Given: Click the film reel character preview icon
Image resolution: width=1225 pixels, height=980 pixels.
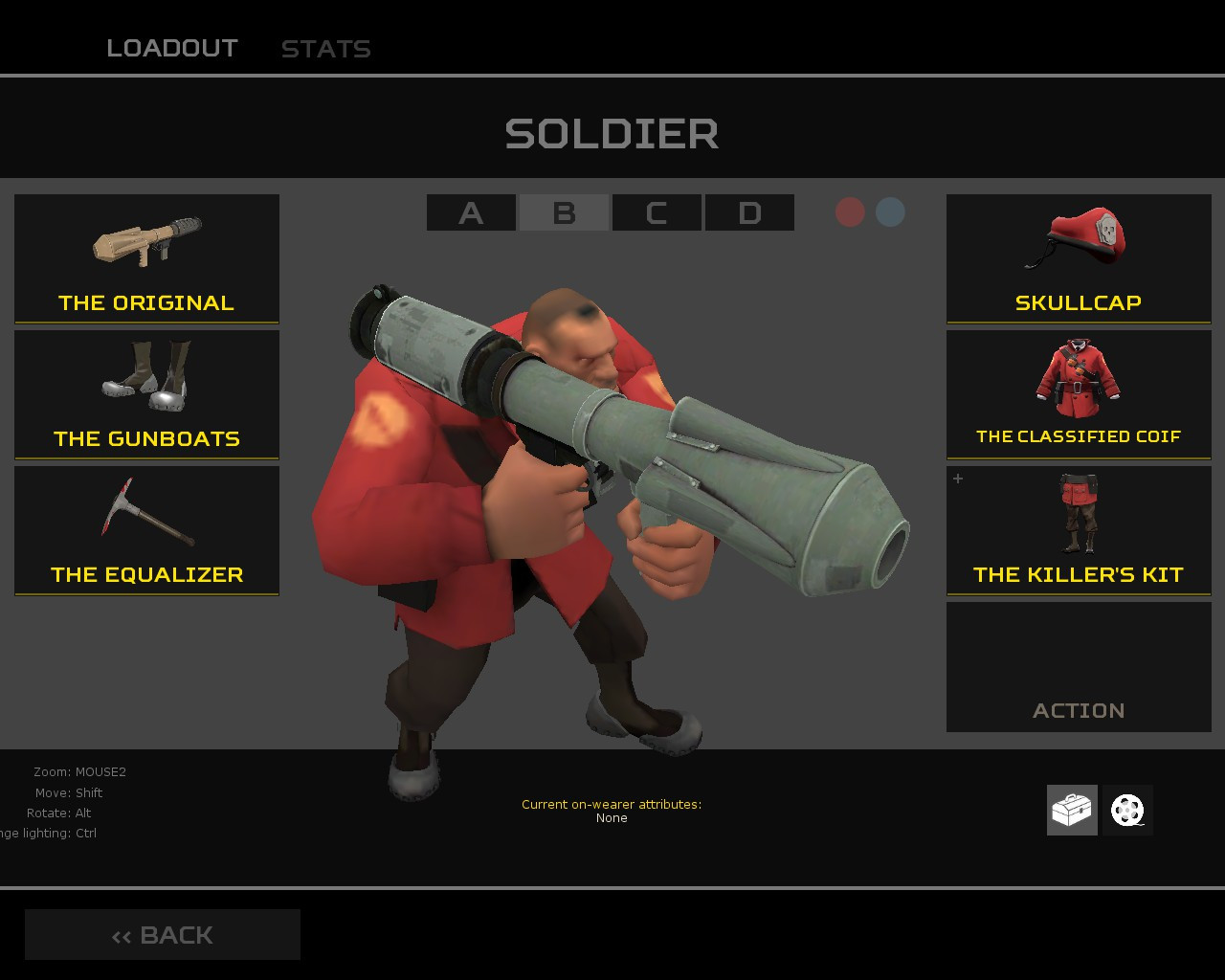Looking at the screenshot, I should tap(1125, 809).
